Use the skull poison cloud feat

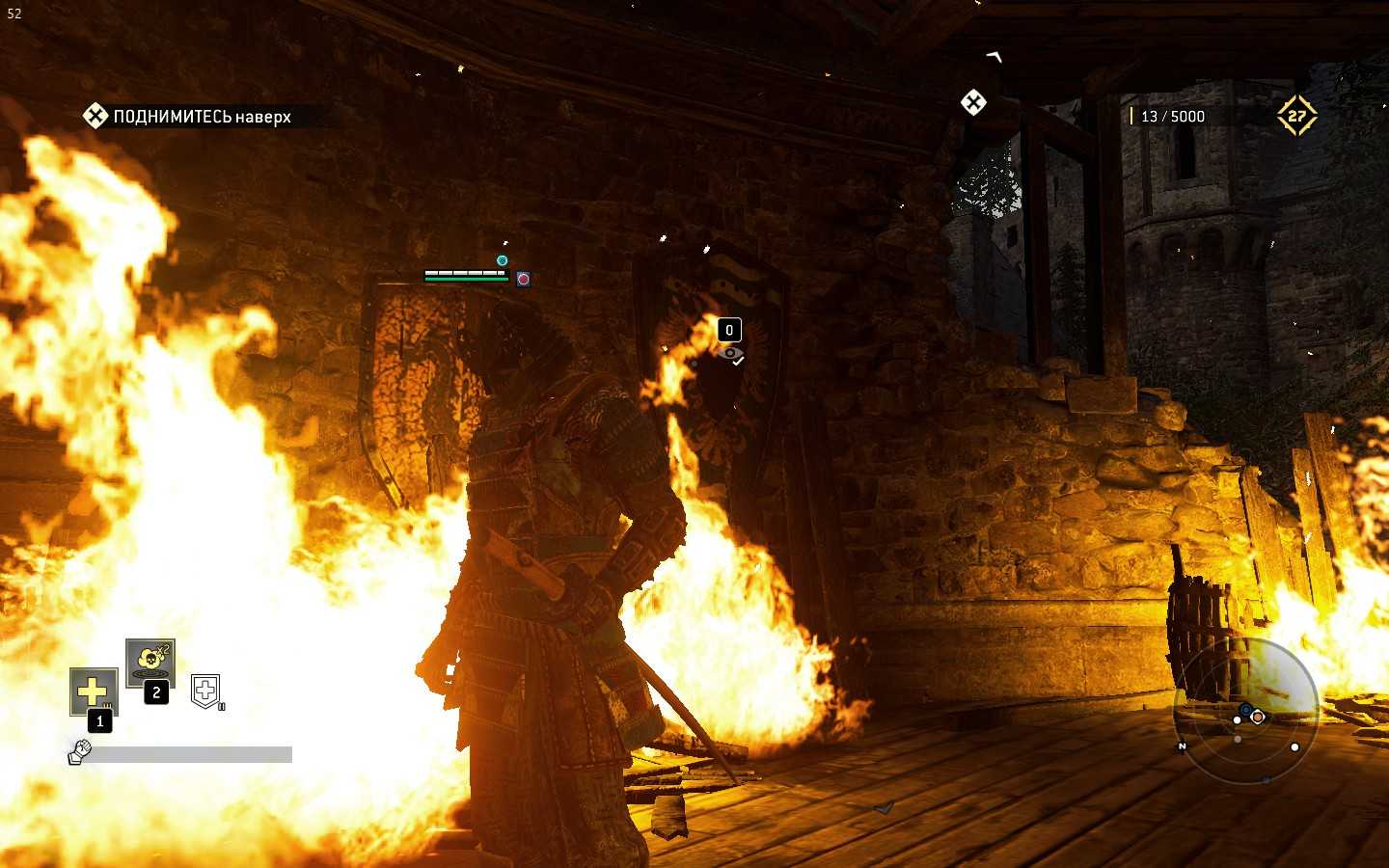[150, 661]
